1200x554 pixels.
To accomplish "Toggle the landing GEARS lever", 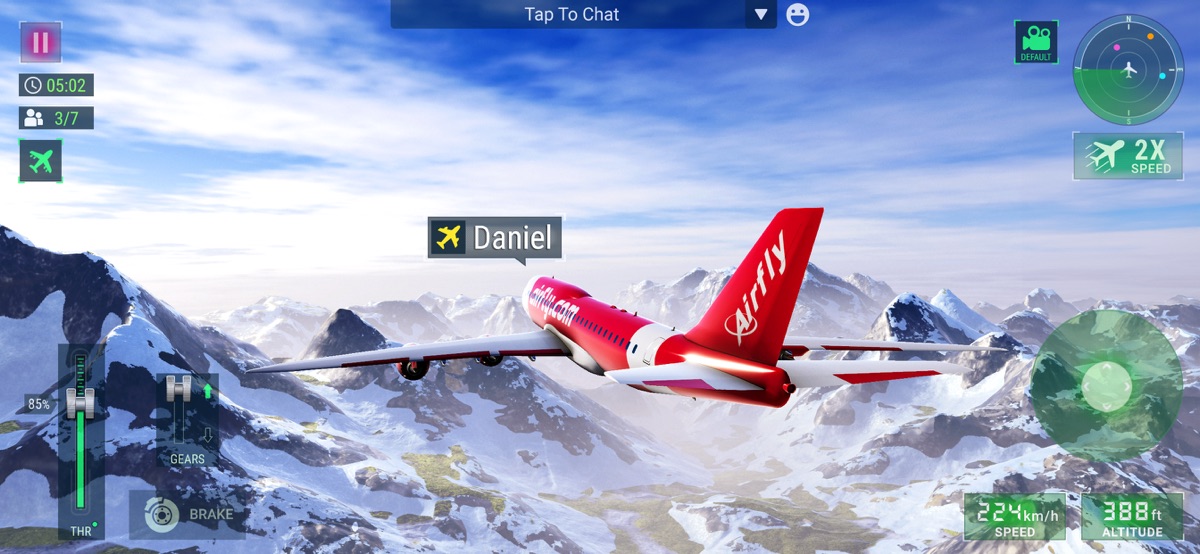I will click(x=180, y=412).
